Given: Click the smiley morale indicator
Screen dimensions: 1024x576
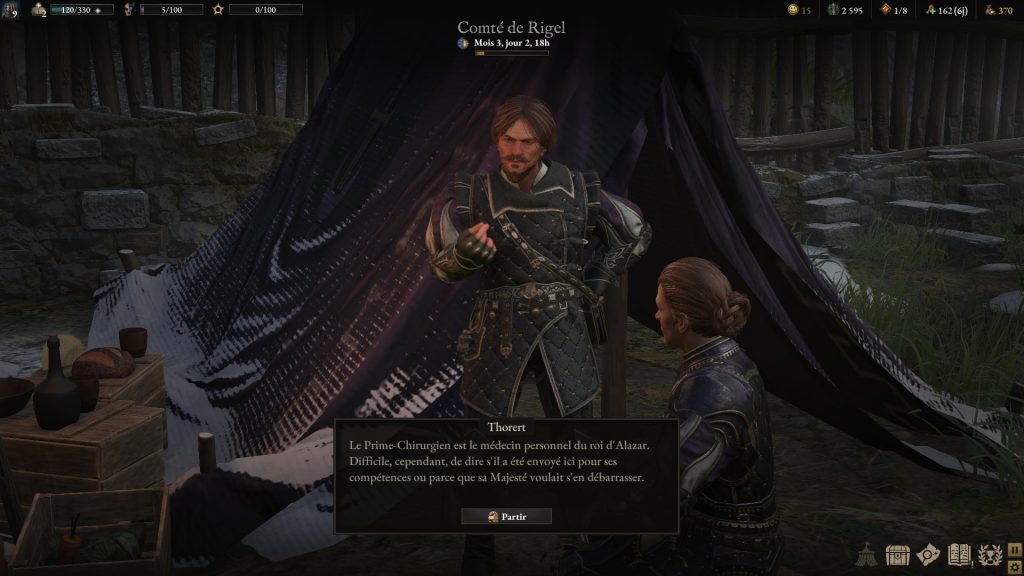Looking at the screenshot, I should click(793, 10).
